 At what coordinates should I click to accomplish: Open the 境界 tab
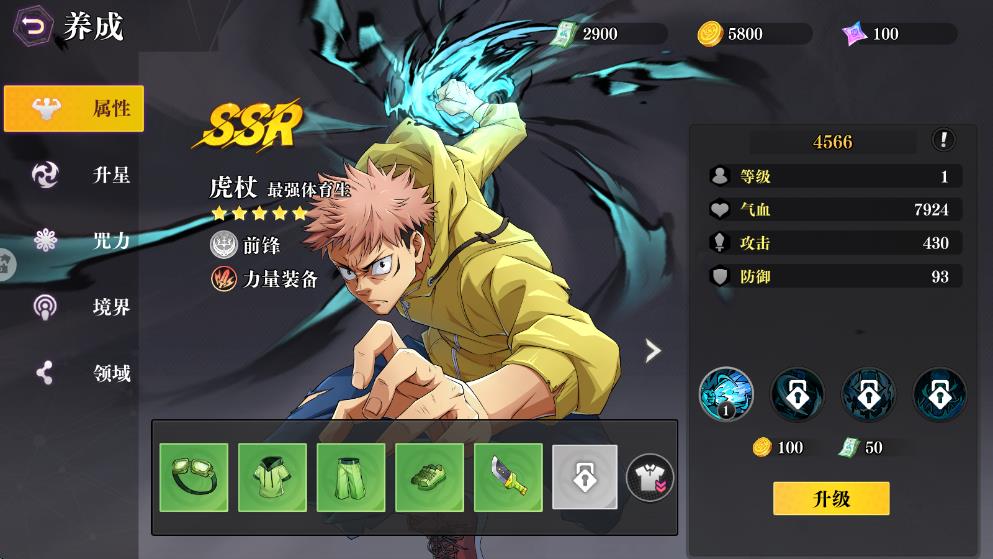[x=74, y=307]
